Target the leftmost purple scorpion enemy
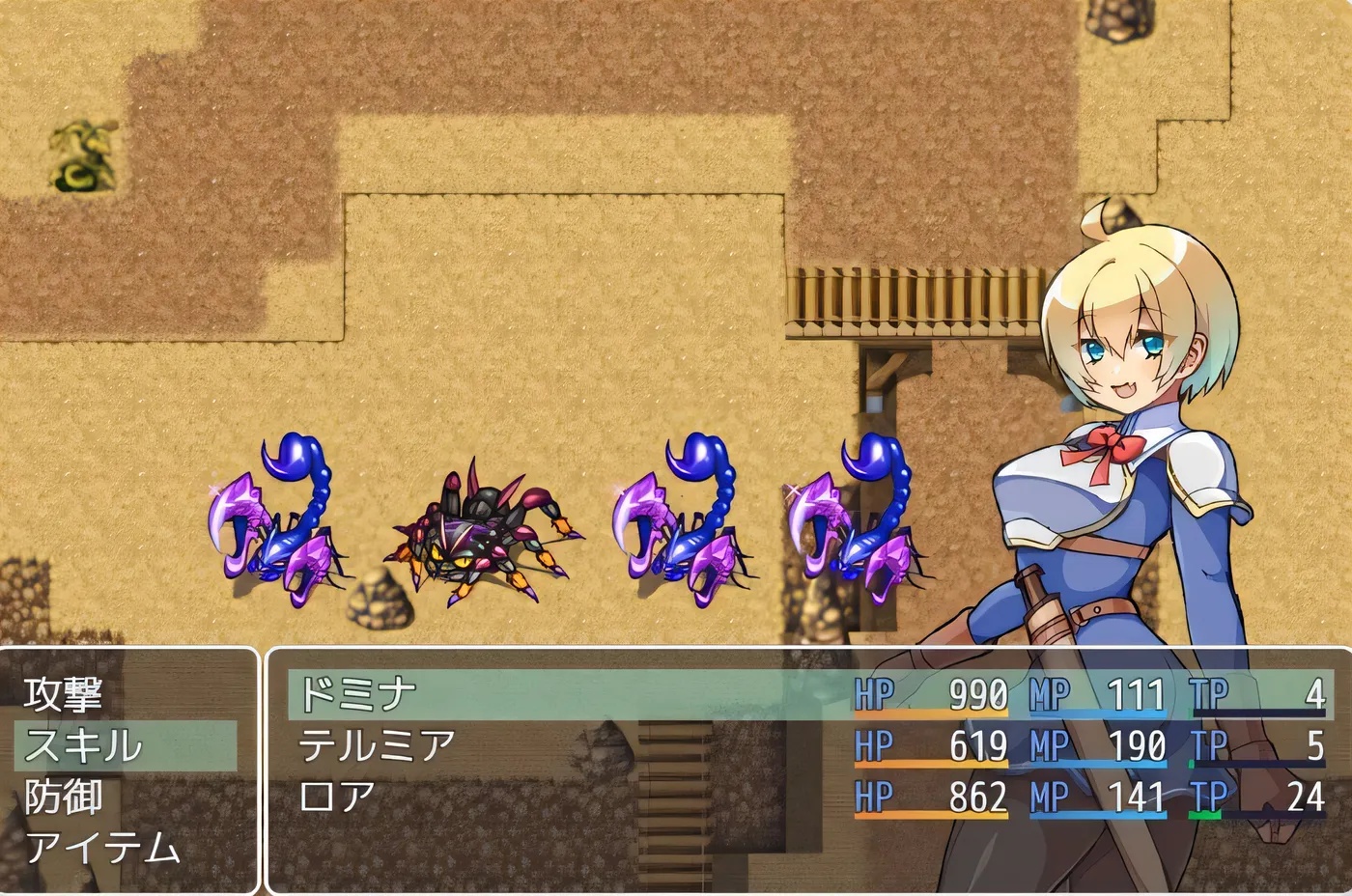Image resolution: width=1352 pixels, height=896 pixels. [x=270, y=531]
